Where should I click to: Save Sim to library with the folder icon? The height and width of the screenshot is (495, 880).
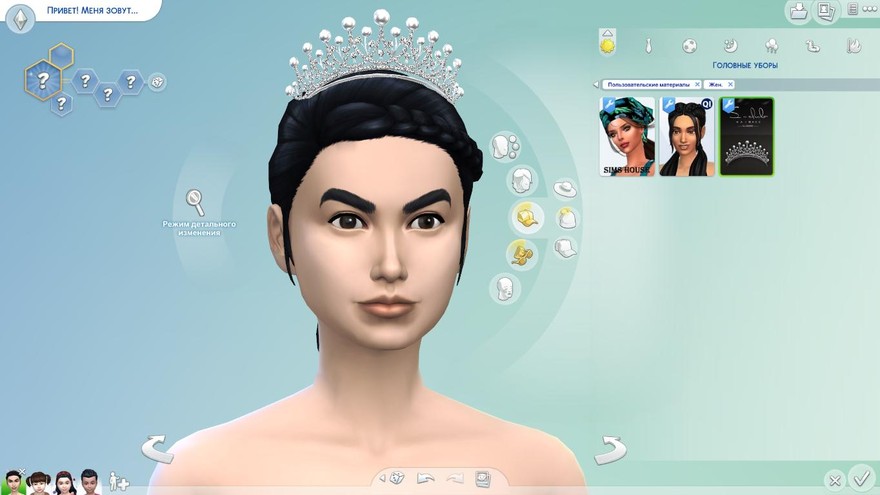click(x=798, y=12)
